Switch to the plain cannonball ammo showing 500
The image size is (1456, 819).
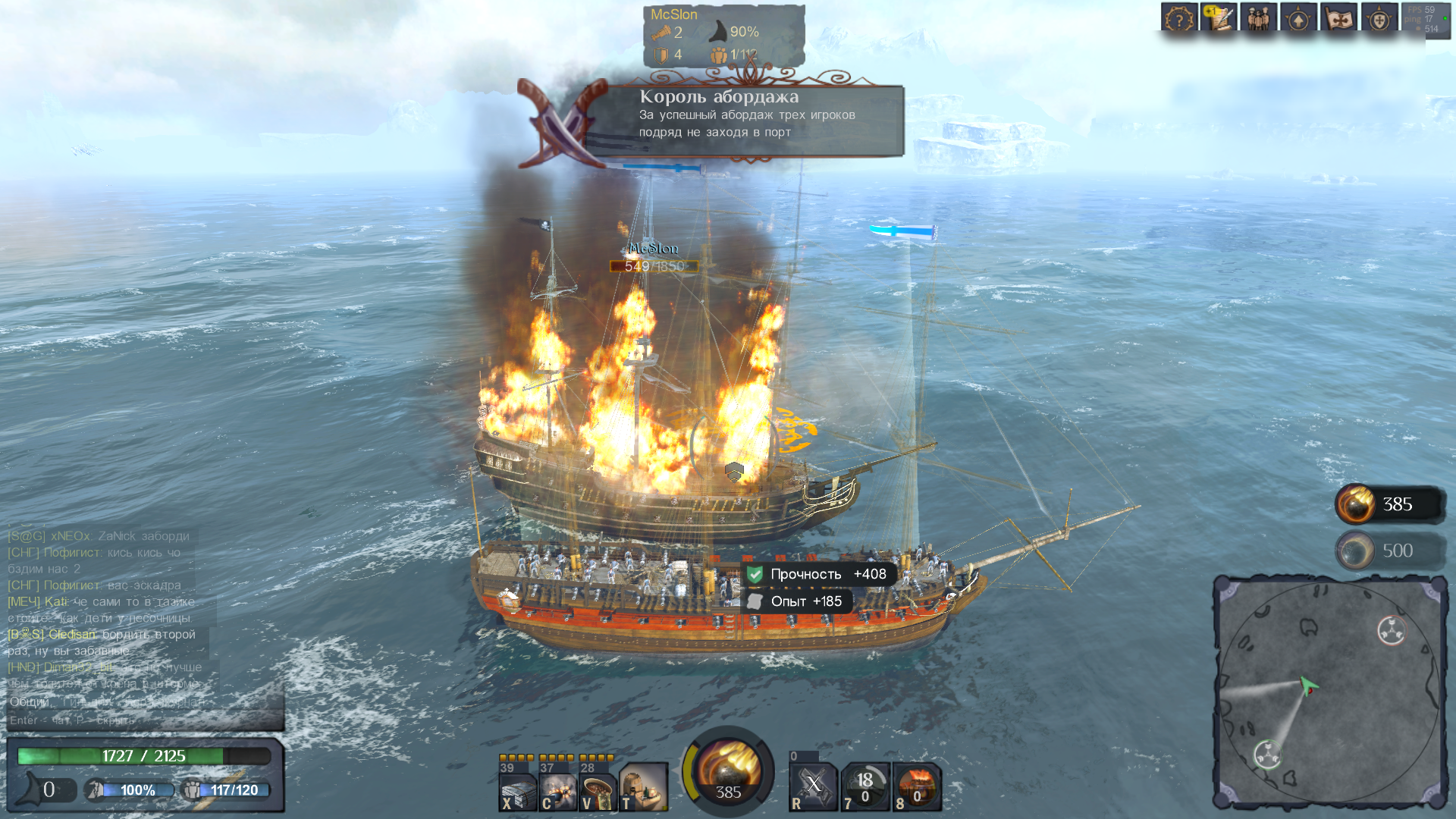point(1388,551)
